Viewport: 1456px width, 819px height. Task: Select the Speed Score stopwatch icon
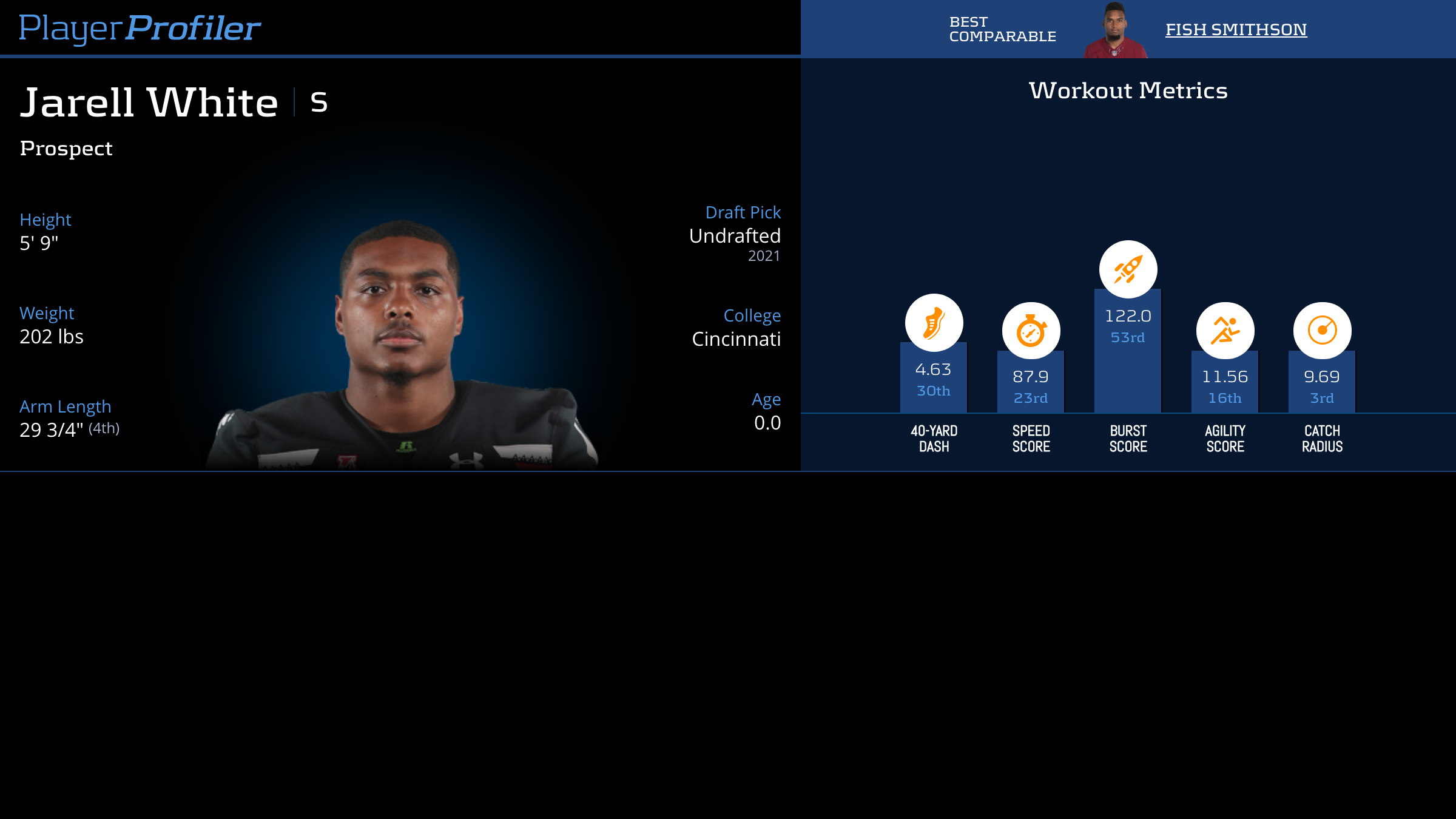click(1031, 331)
